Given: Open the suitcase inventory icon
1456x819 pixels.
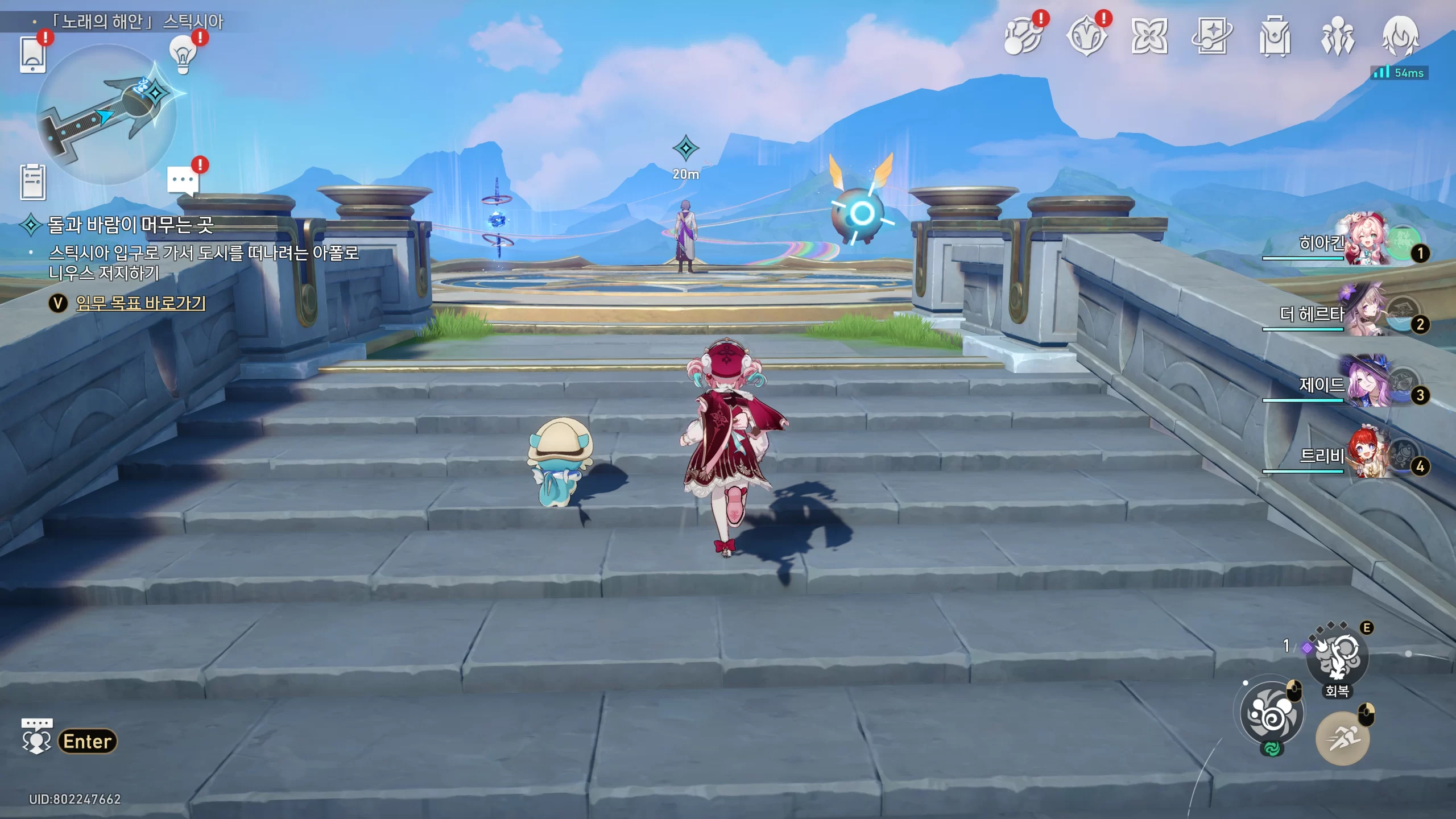Looking at the screenshot, I should coord(1275,37).
